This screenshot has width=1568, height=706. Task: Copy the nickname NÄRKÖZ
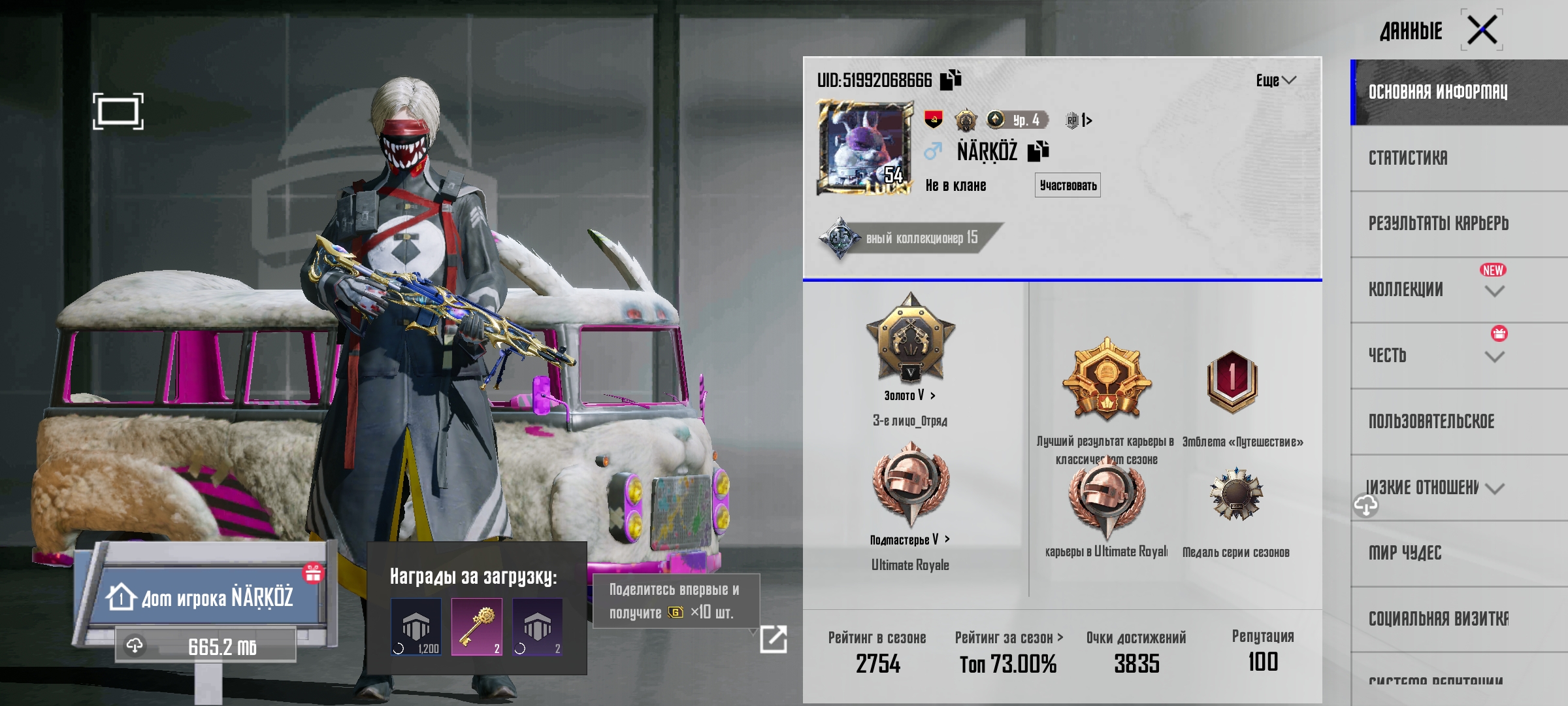point(1037,152)
